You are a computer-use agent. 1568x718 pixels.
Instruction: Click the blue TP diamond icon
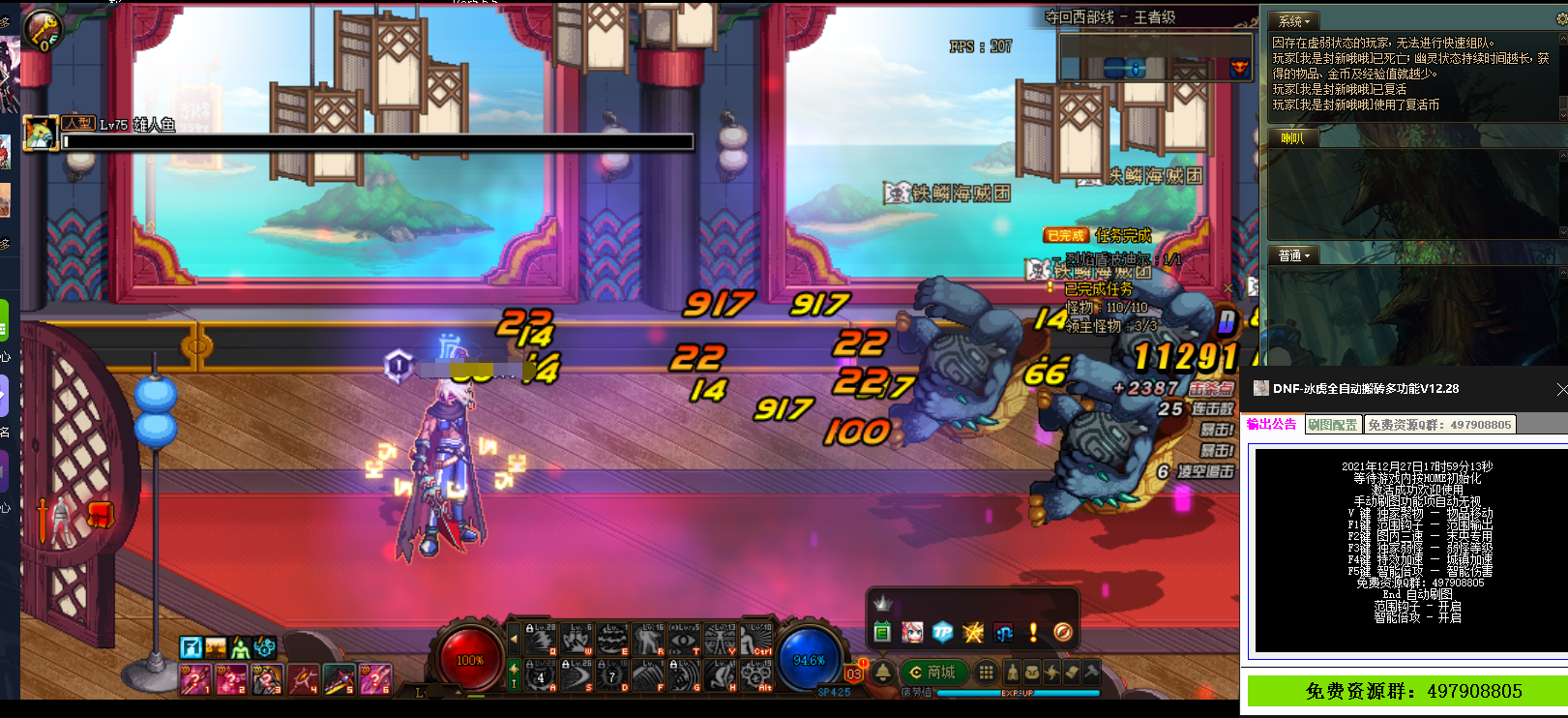click(943, 632)
